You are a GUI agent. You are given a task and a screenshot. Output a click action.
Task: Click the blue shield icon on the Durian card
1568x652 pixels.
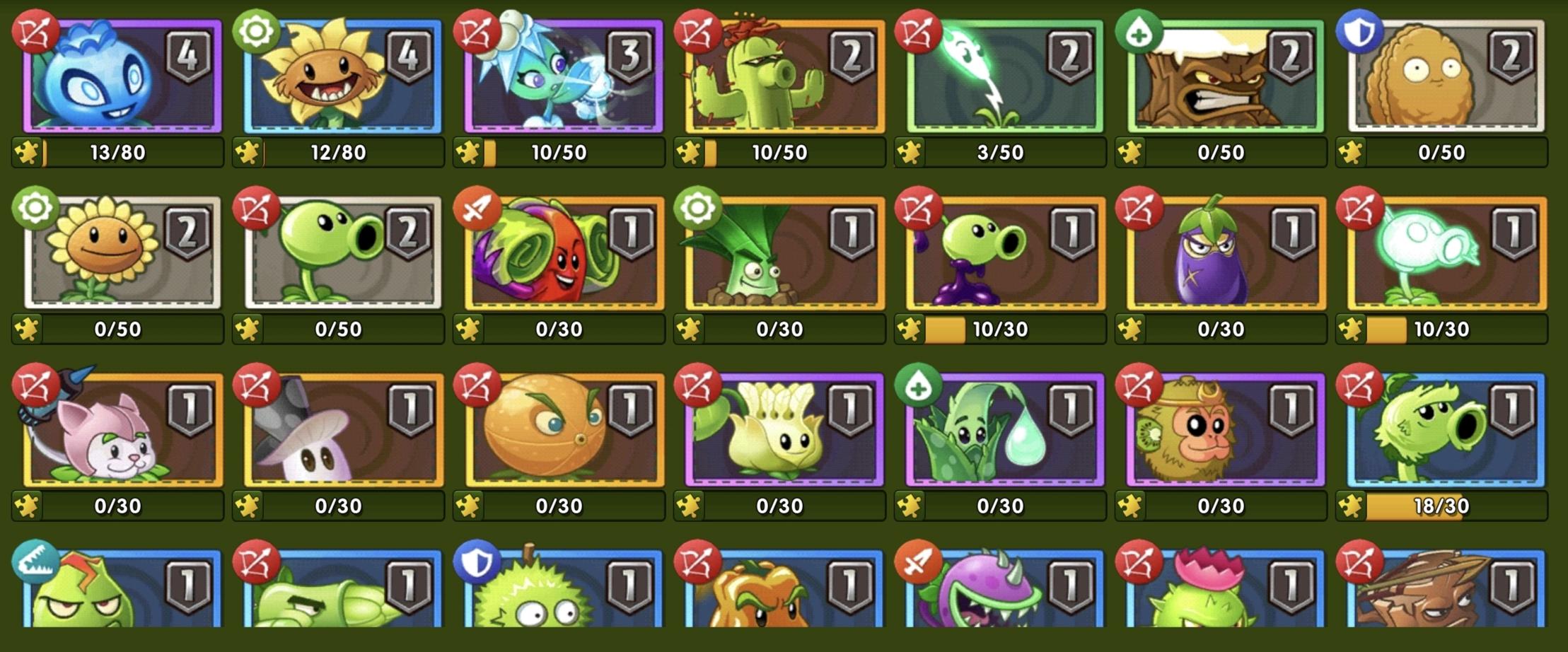[477, 560]
